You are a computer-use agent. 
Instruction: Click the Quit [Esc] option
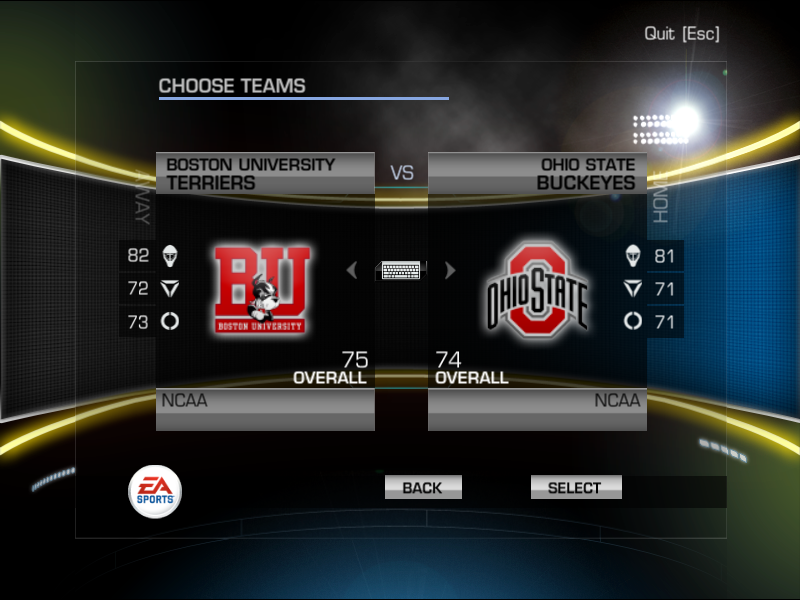681,33
